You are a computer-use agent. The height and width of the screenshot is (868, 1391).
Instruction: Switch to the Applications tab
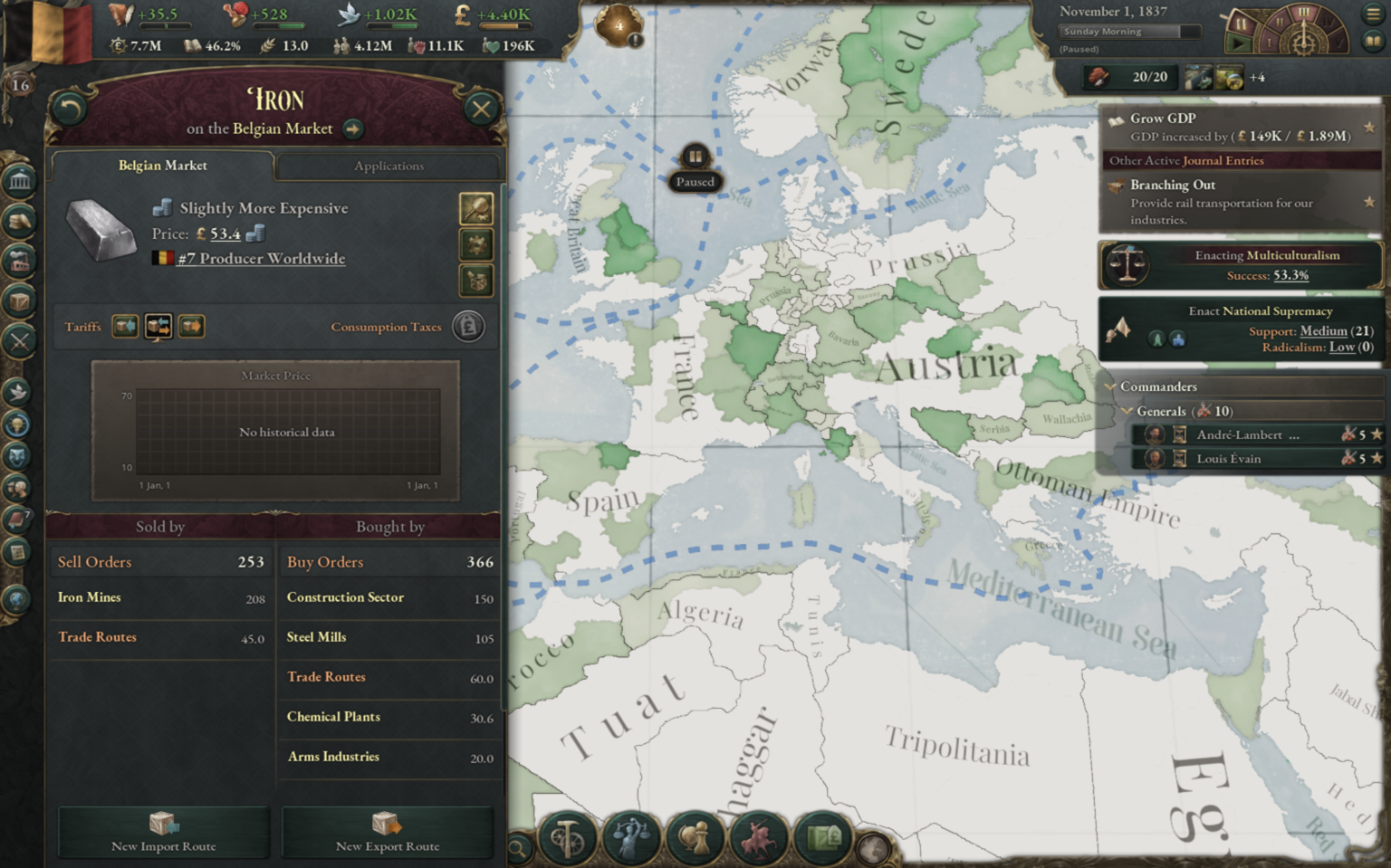pyautogui.click(x=389, y=166)
